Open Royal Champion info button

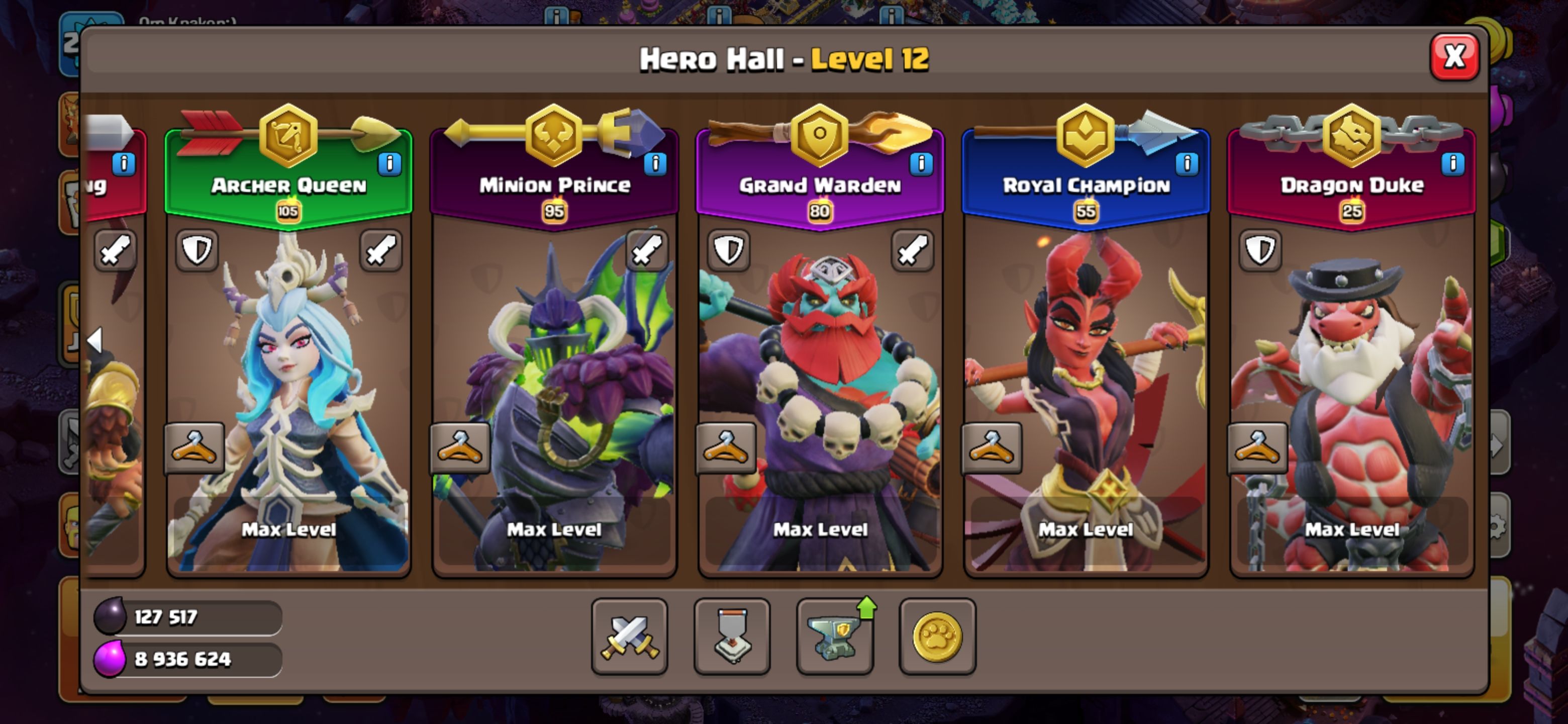(x=1187, y=164)
